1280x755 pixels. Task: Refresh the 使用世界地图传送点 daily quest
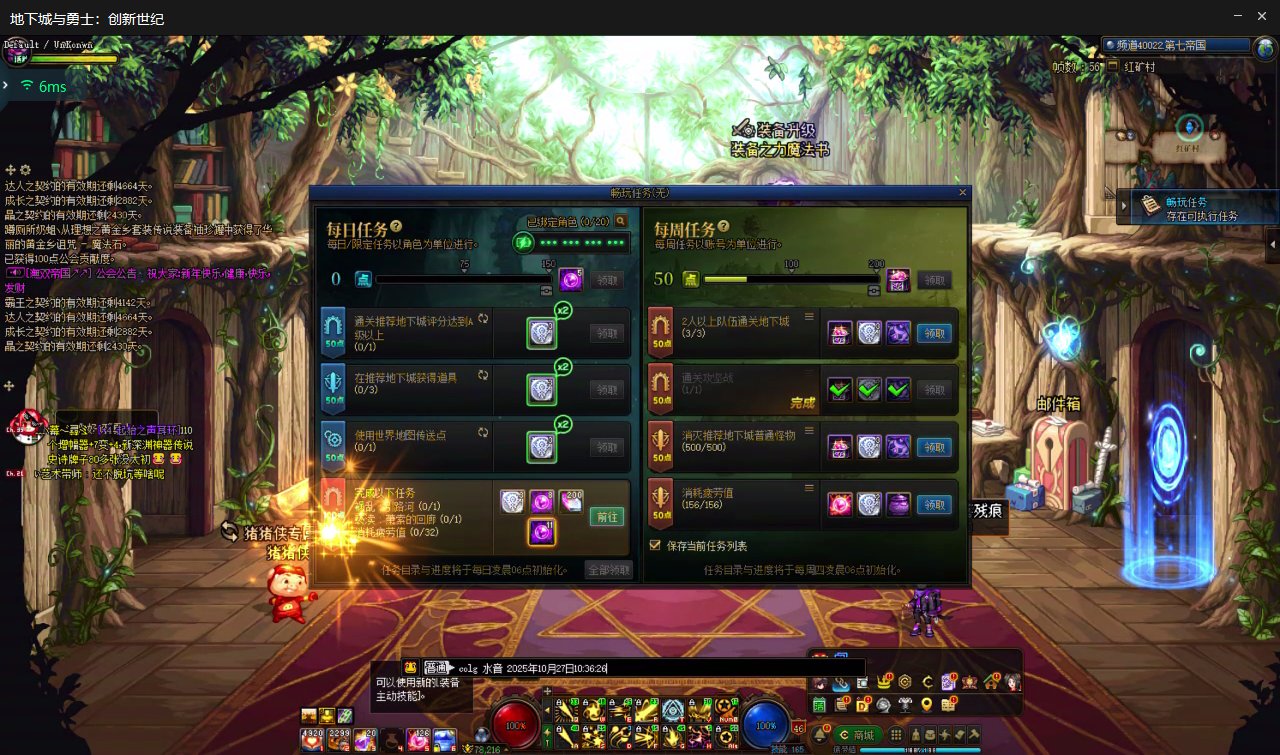coord(483,433)
